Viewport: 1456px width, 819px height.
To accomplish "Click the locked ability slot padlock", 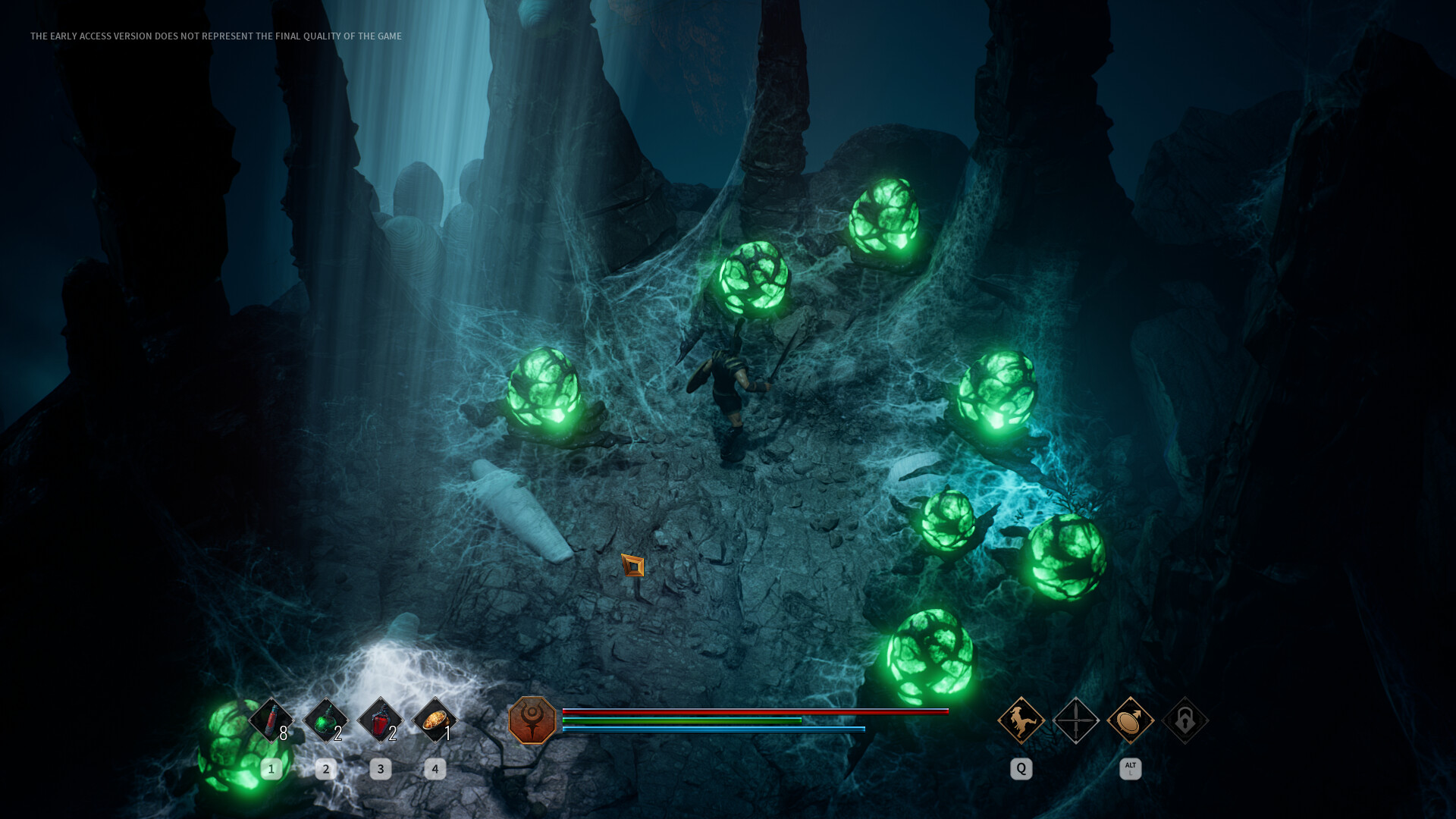I will (1185, 720).
